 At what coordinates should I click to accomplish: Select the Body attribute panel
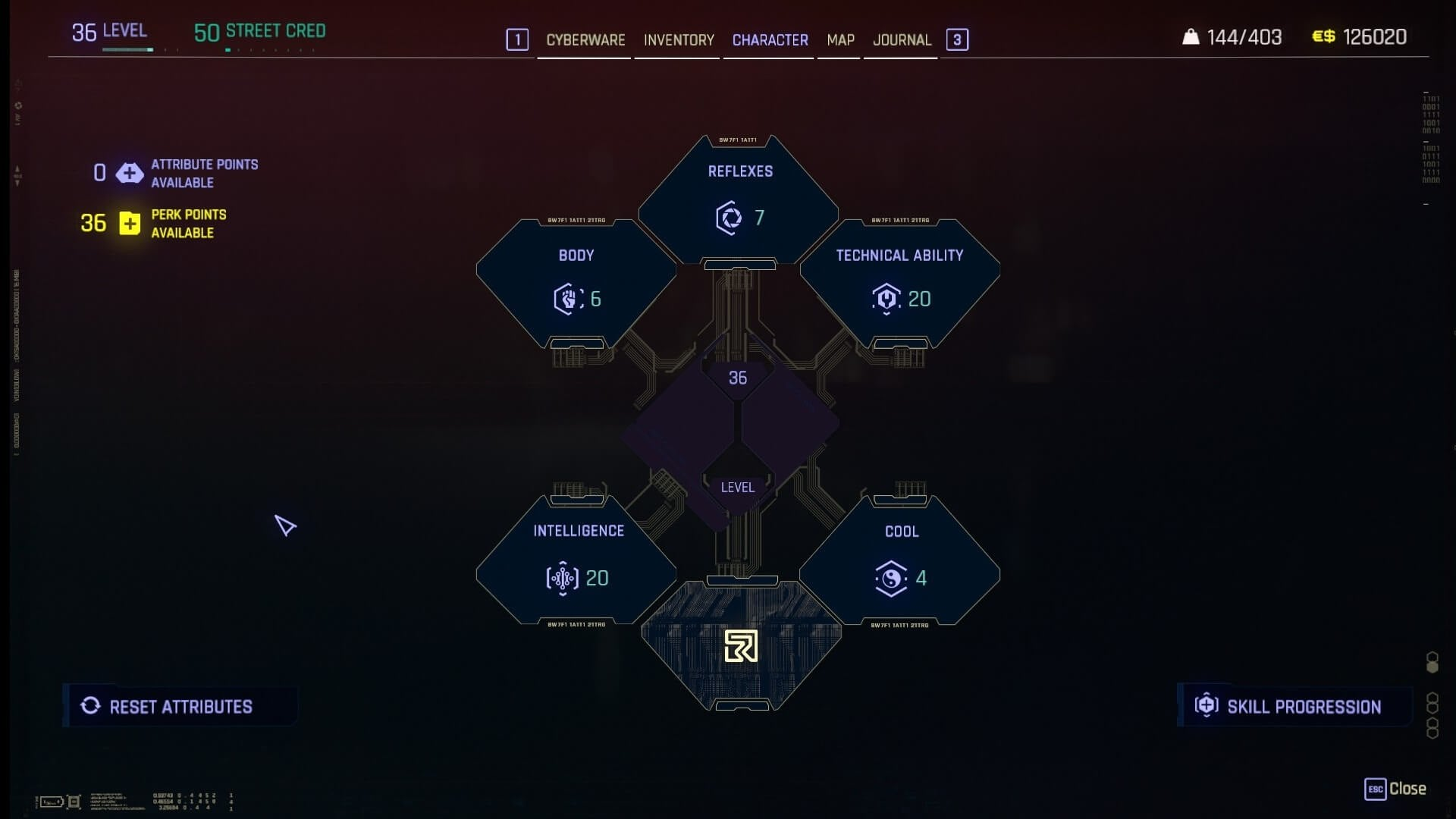pos(576,282)
